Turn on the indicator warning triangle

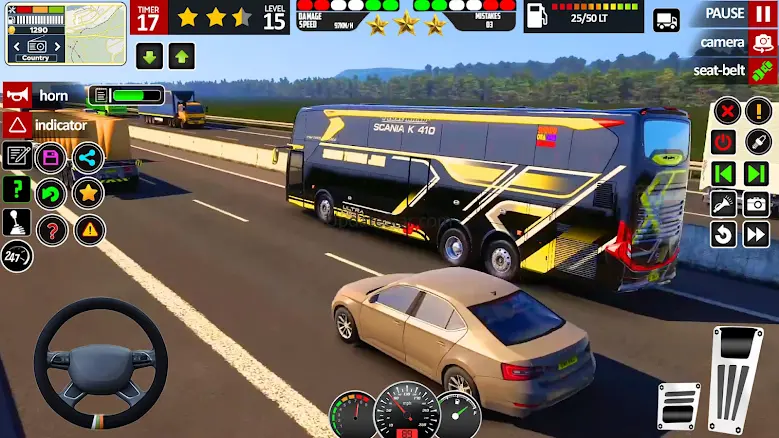[x=17, y=125]
